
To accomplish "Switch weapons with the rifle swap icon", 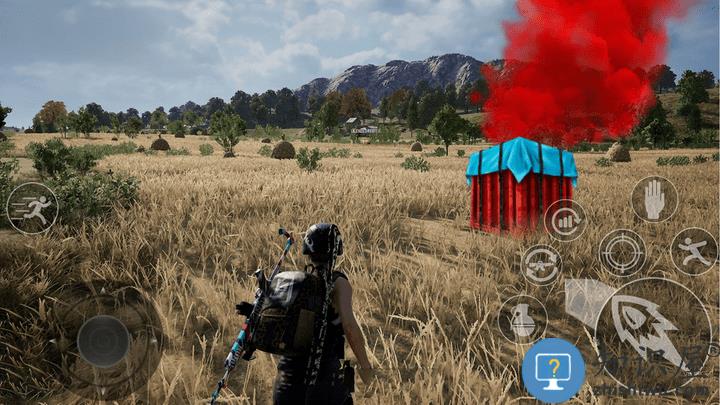I will [x=541, y=265].
